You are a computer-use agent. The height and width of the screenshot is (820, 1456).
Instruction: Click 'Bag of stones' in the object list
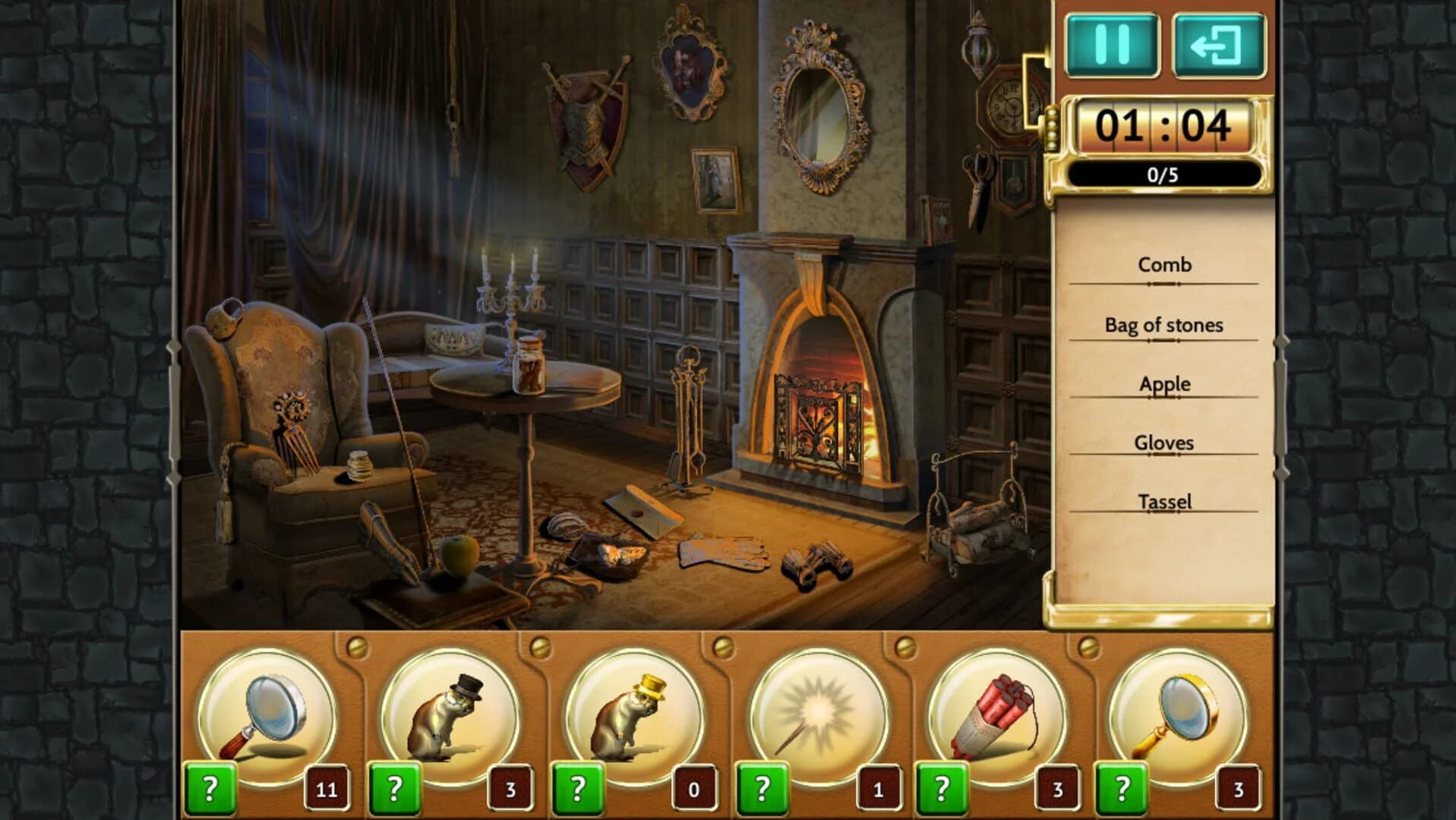click(1163, 325)
